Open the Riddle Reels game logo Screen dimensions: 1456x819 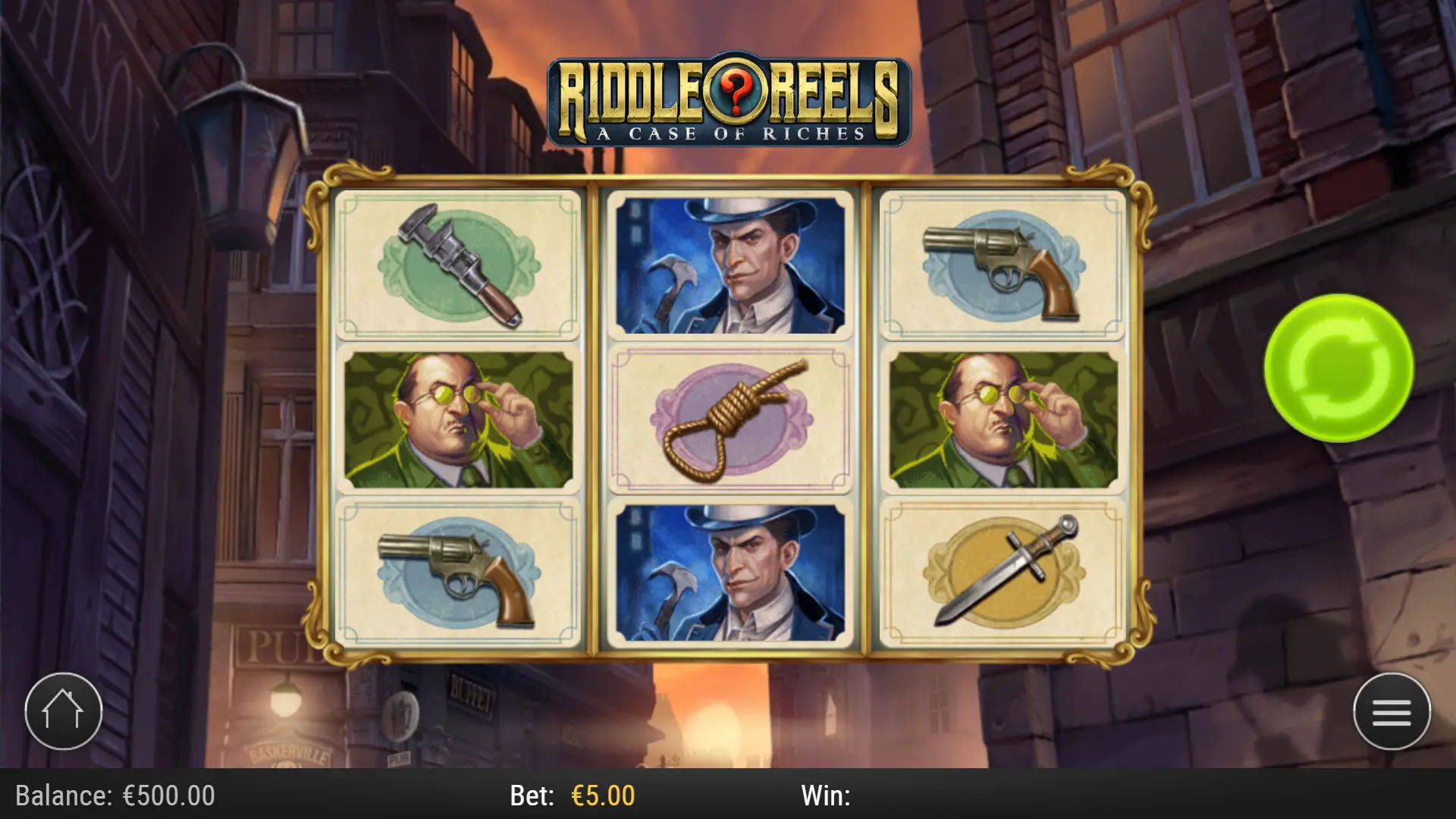(x=728, y=99)
